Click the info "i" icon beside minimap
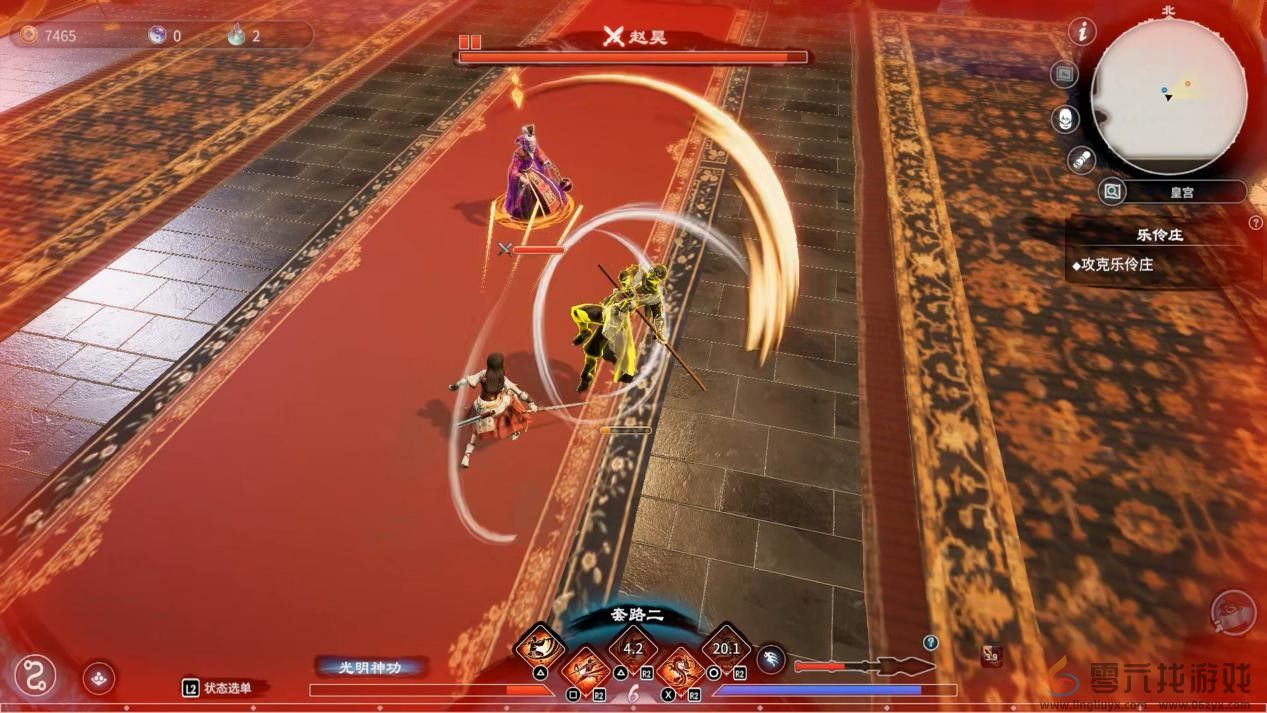The image size is (1267, 713). (1081, 31)
